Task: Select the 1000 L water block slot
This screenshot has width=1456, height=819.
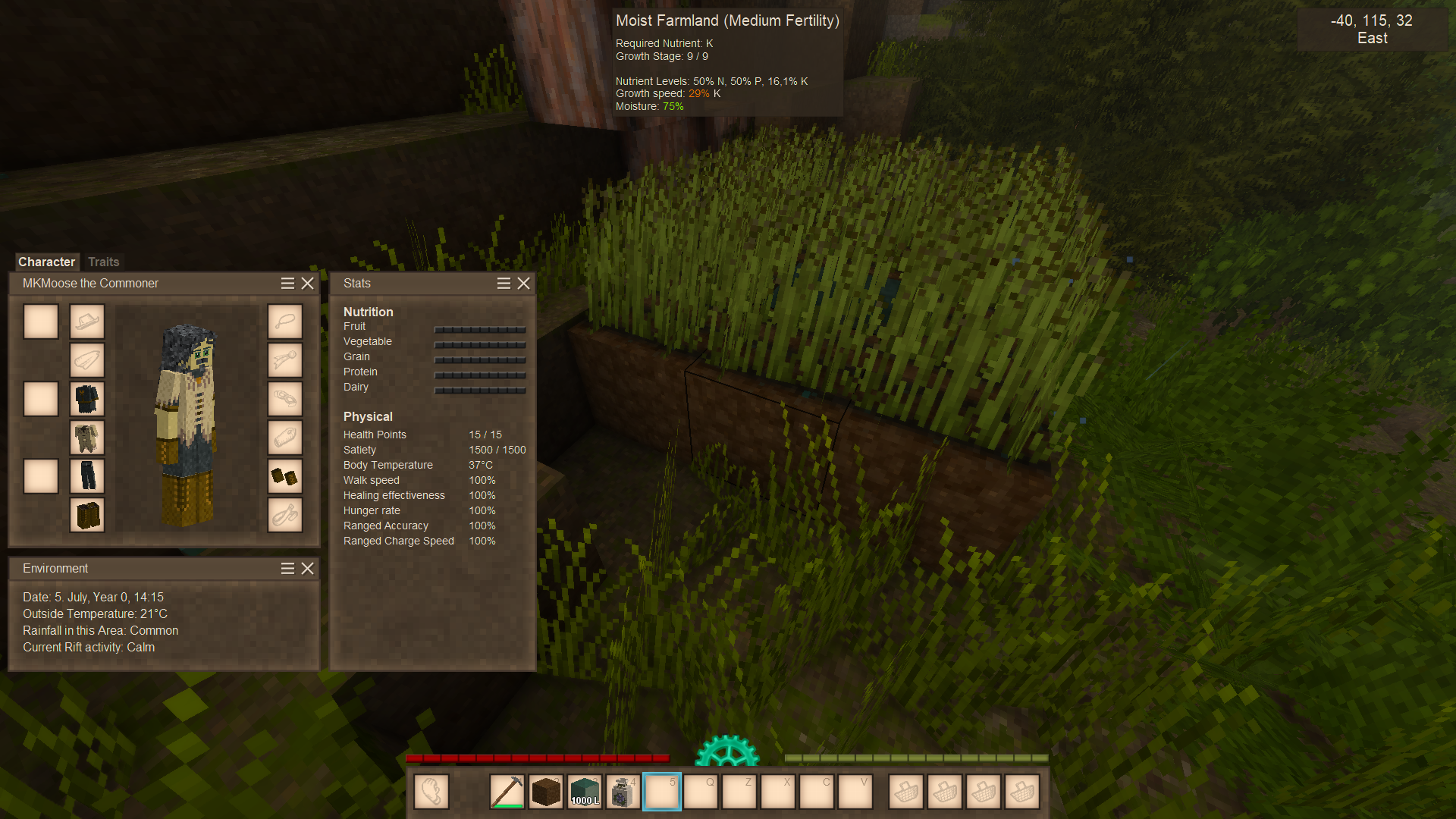Action: tap(585, 792)
